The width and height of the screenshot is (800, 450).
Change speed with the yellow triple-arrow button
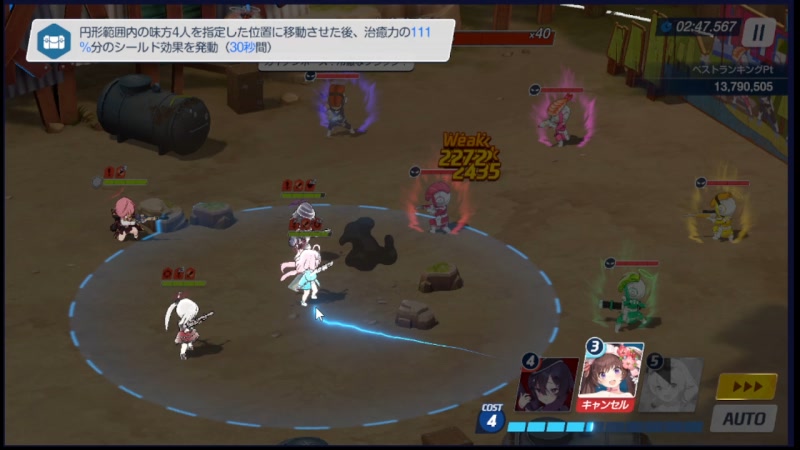click(746, 387)
